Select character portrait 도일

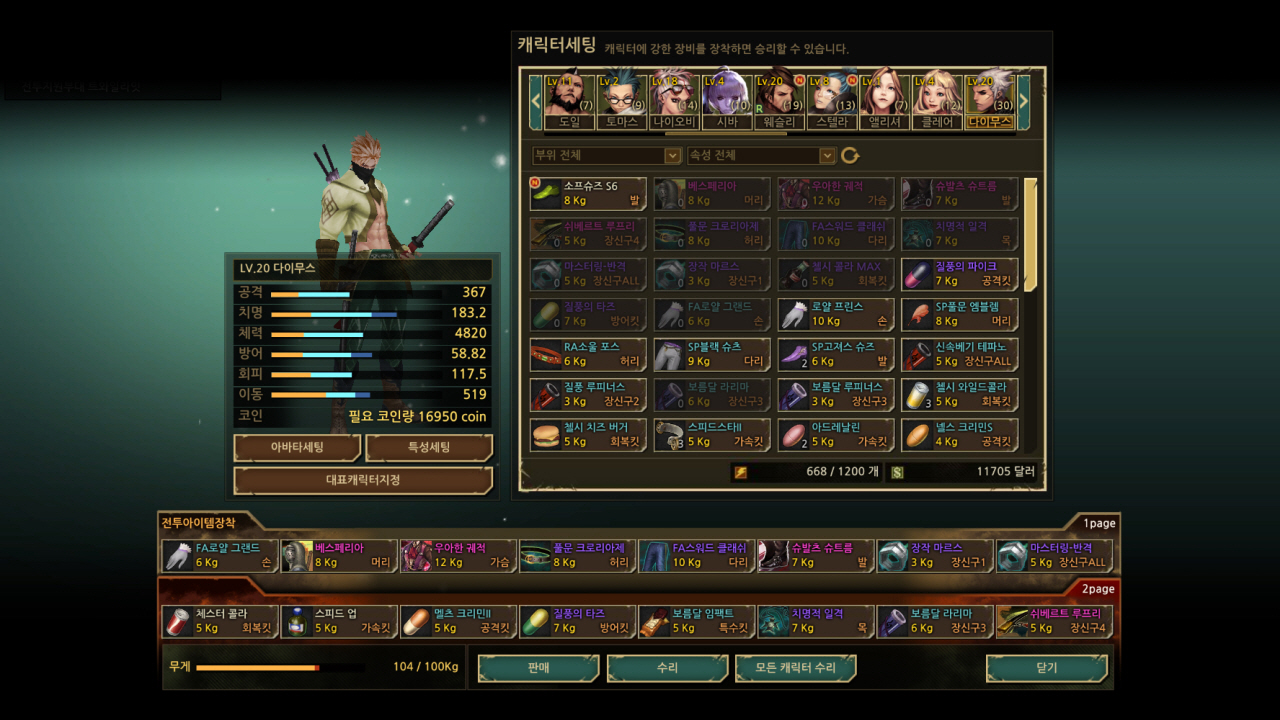(x=569, y=101)
